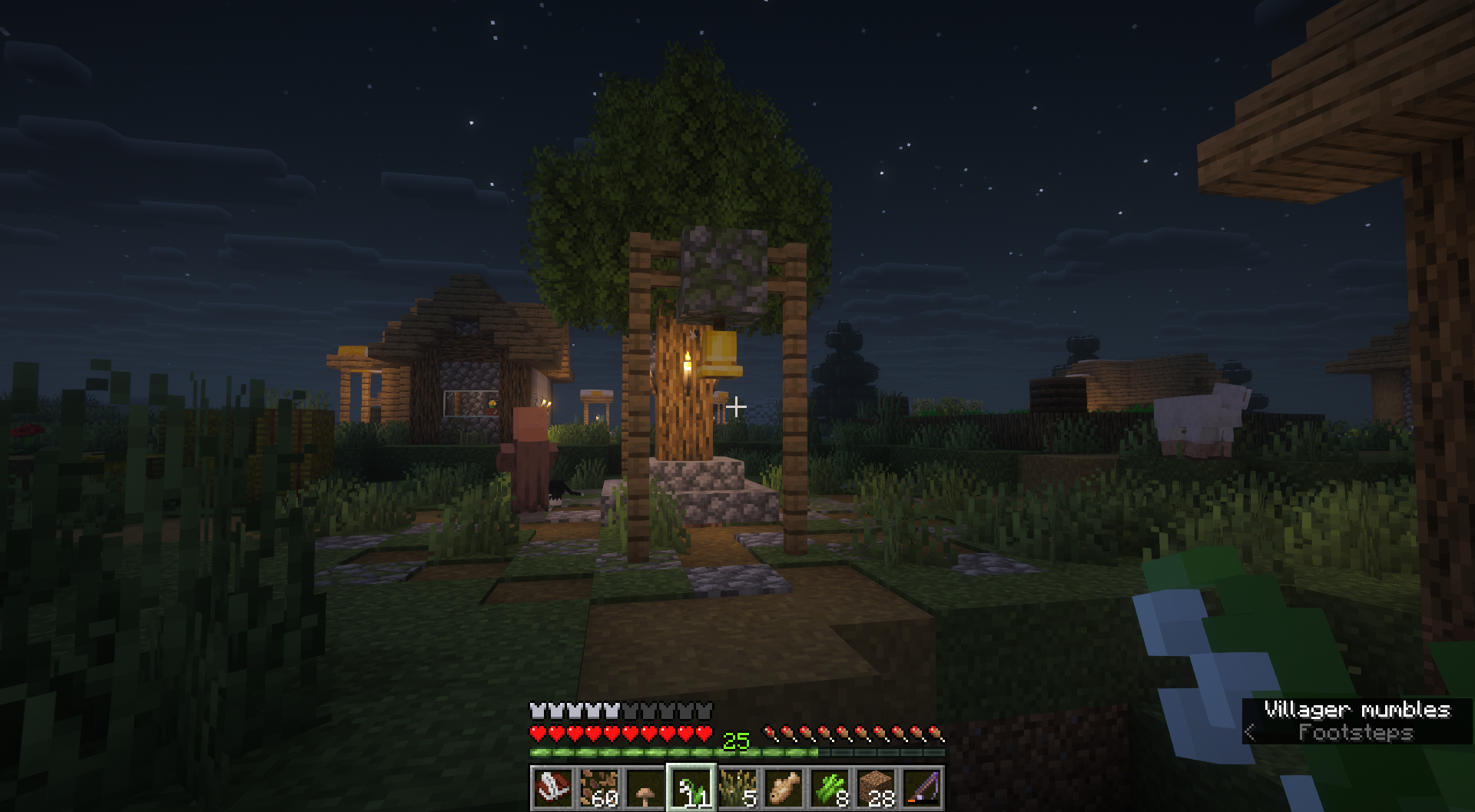The height and width of the screenshot is (812, 1475).
Task: Select the lily of the valley slot
Action: [691, 787]
